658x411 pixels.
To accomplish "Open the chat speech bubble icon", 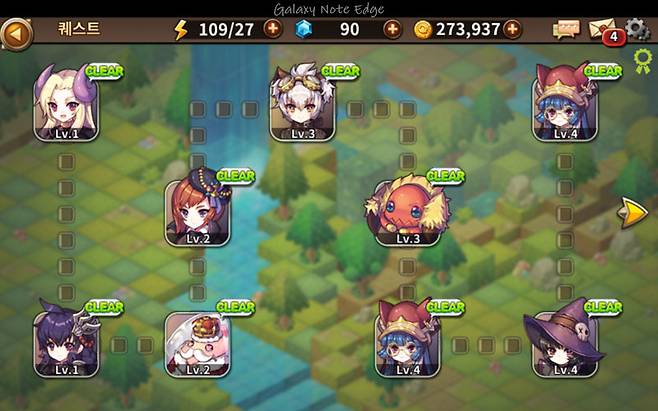I will click(x=566, y=30).
